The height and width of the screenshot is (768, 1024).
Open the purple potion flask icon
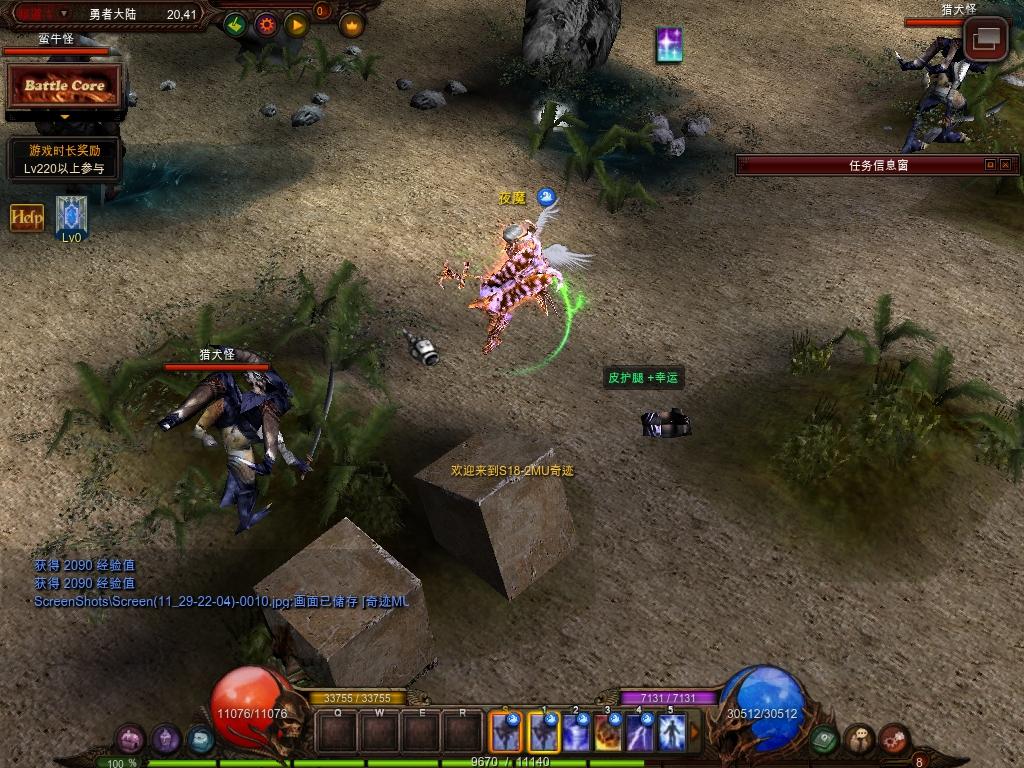[x=166, y=739]
